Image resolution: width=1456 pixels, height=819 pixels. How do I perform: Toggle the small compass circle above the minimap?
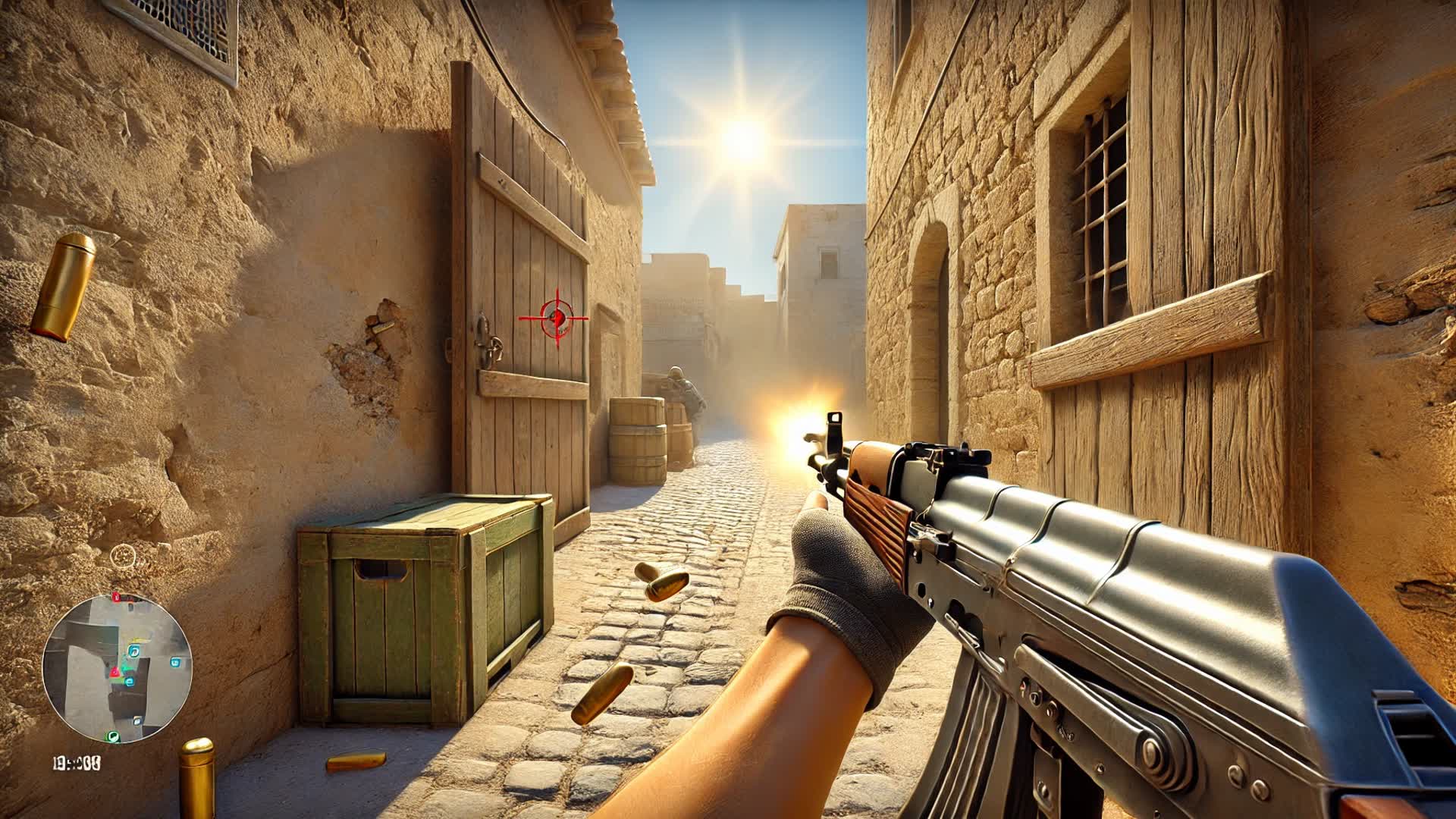[x=123, y=556]
